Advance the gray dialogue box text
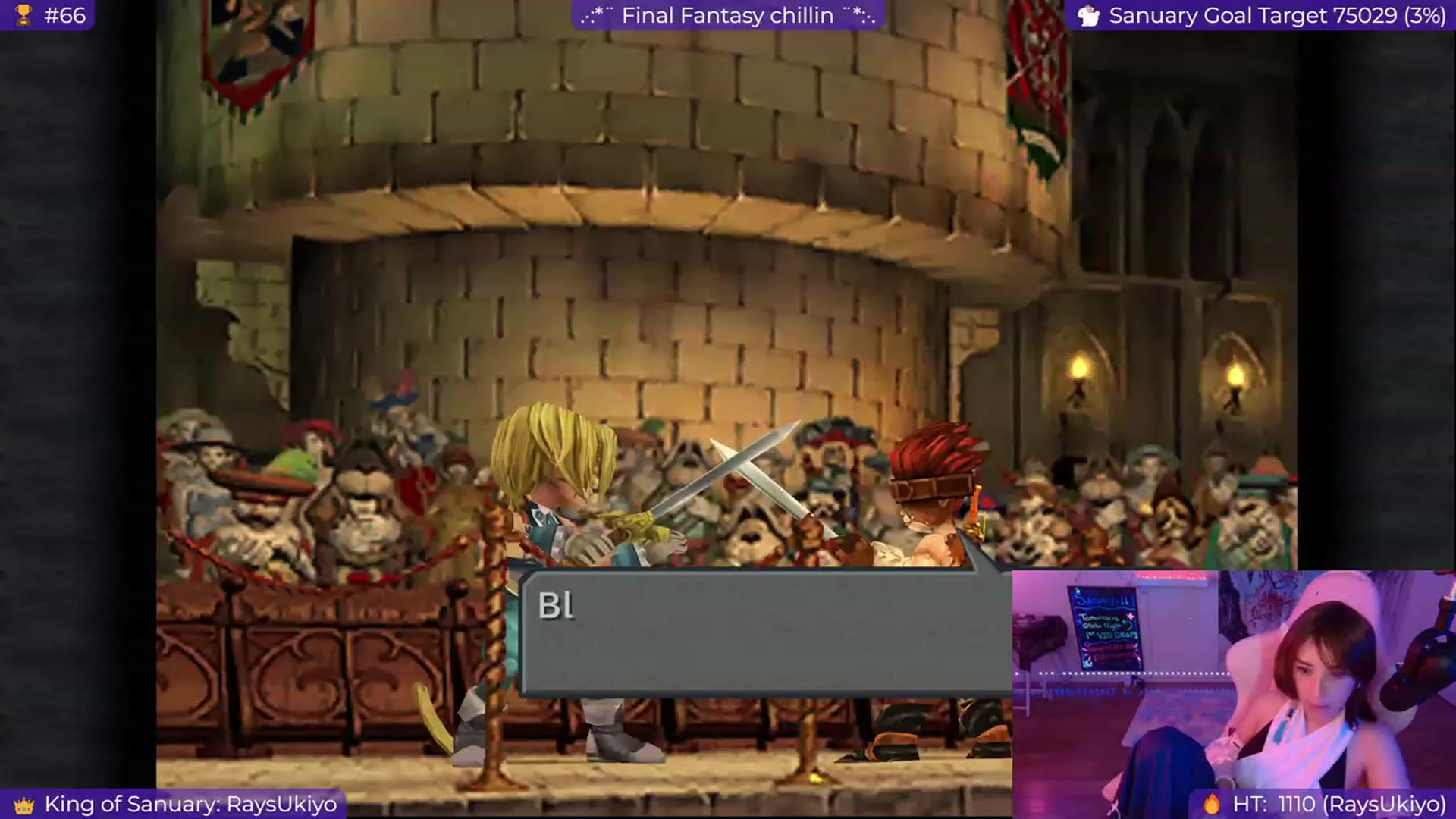Screen dimensions: 1456x819 [766, 633]
